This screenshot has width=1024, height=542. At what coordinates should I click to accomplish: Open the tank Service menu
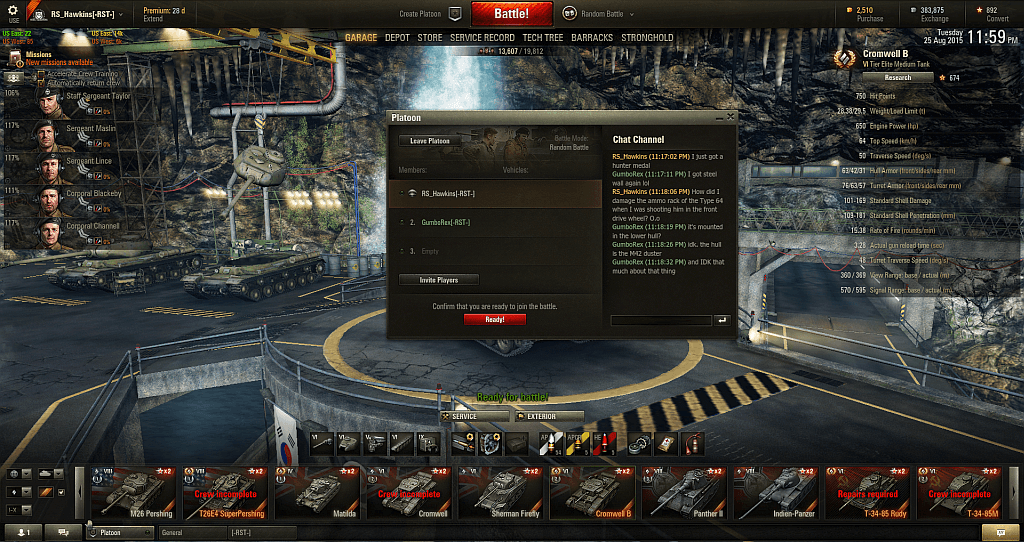pos(461,416)
